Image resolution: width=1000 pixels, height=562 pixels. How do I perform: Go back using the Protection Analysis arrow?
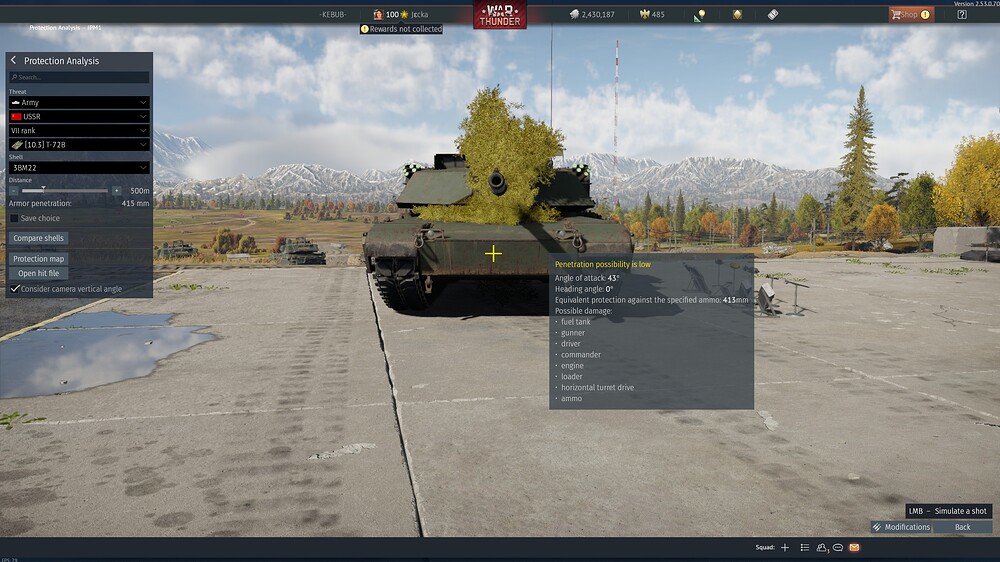14,61
